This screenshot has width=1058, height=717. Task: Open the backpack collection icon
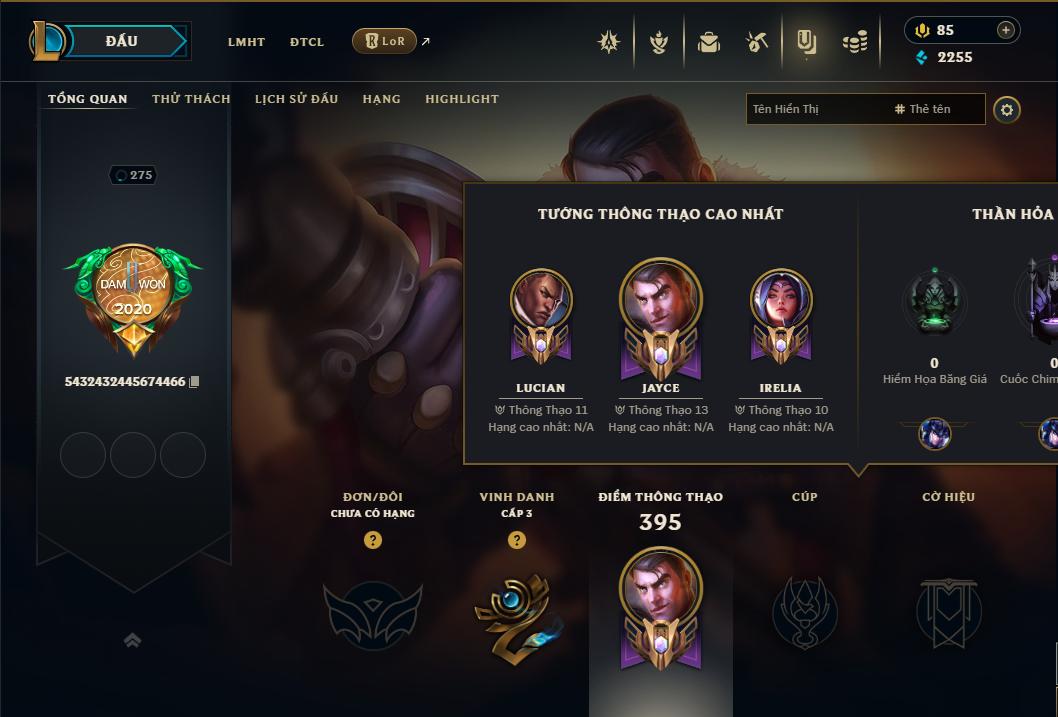tap(709, 42)
